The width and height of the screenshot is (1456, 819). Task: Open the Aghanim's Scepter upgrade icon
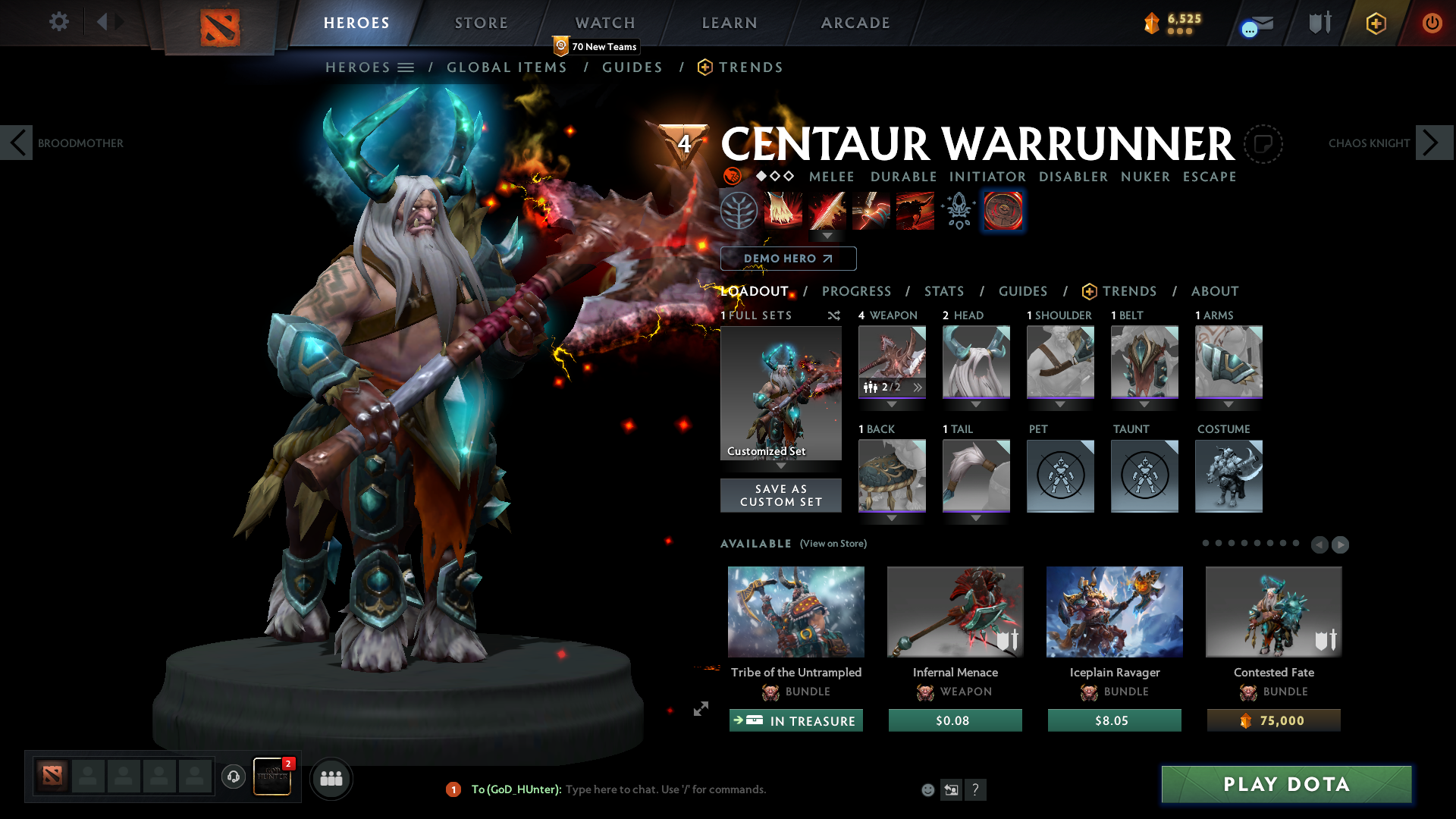click(x=957, y=210)
